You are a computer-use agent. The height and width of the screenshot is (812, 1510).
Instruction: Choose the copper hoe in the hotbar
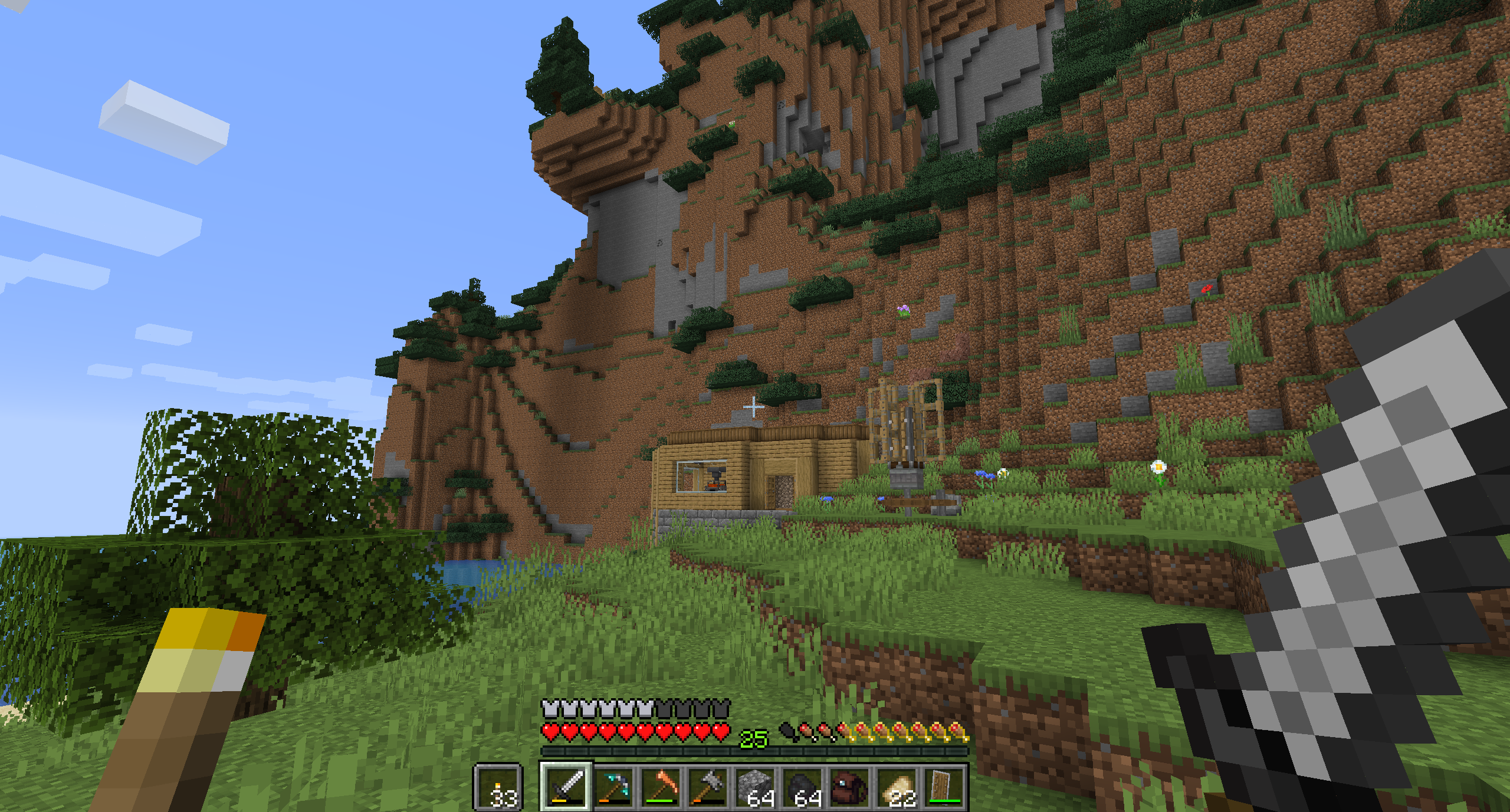660,787
